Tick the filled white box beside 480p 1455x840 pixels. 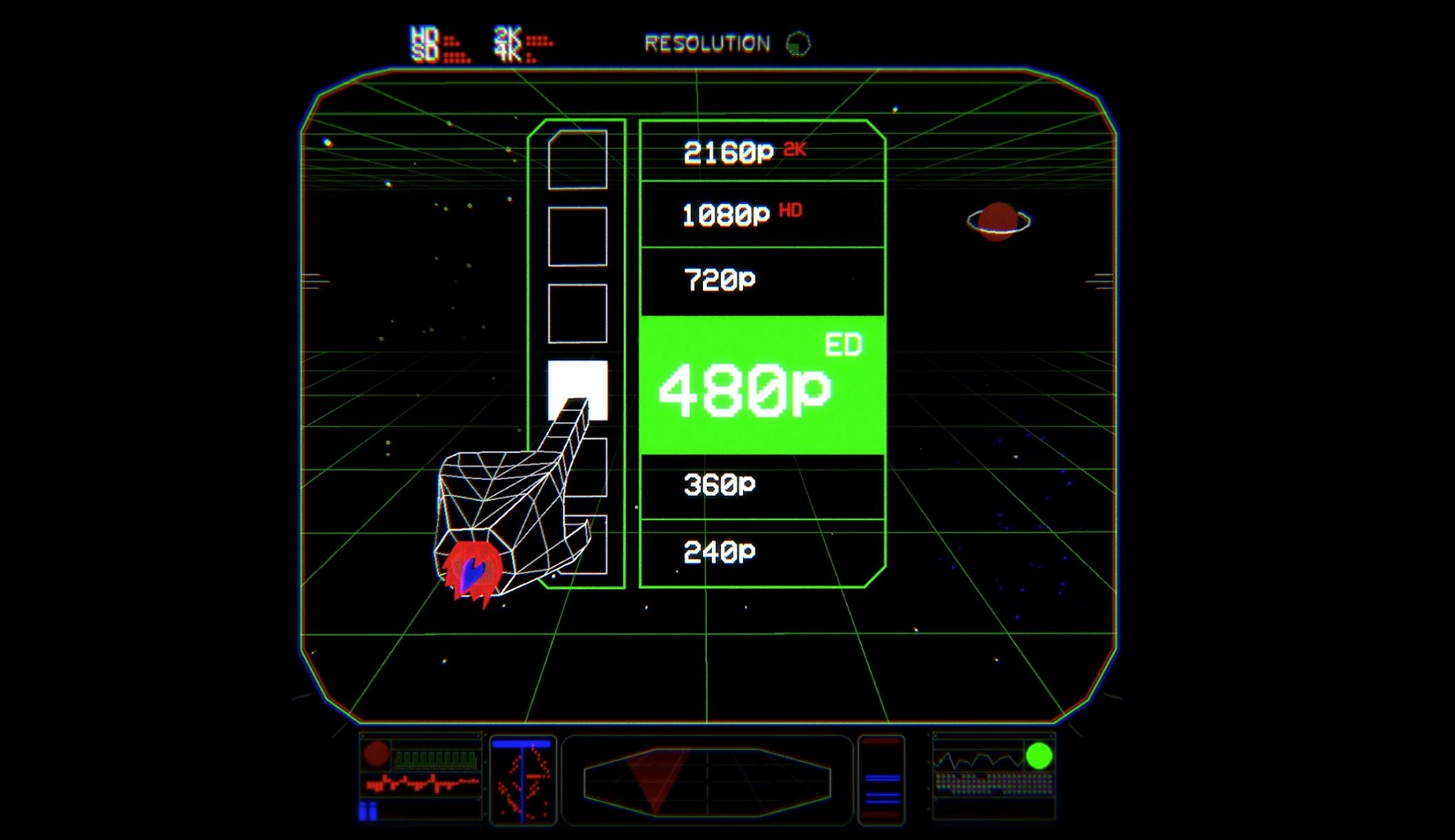point(577,381)
